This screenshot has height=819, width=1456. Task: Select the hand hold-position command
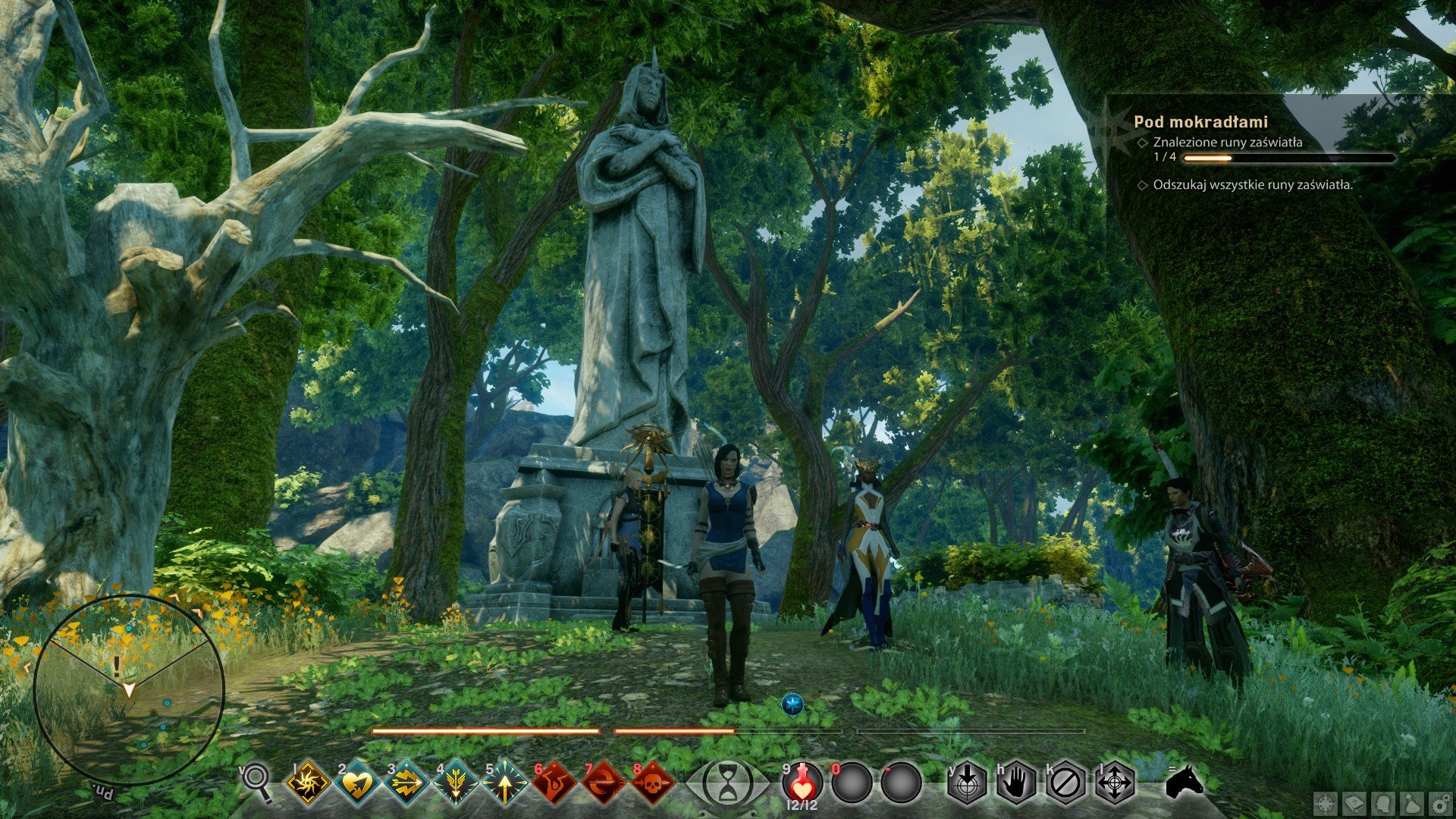[x=1016, y=783]
